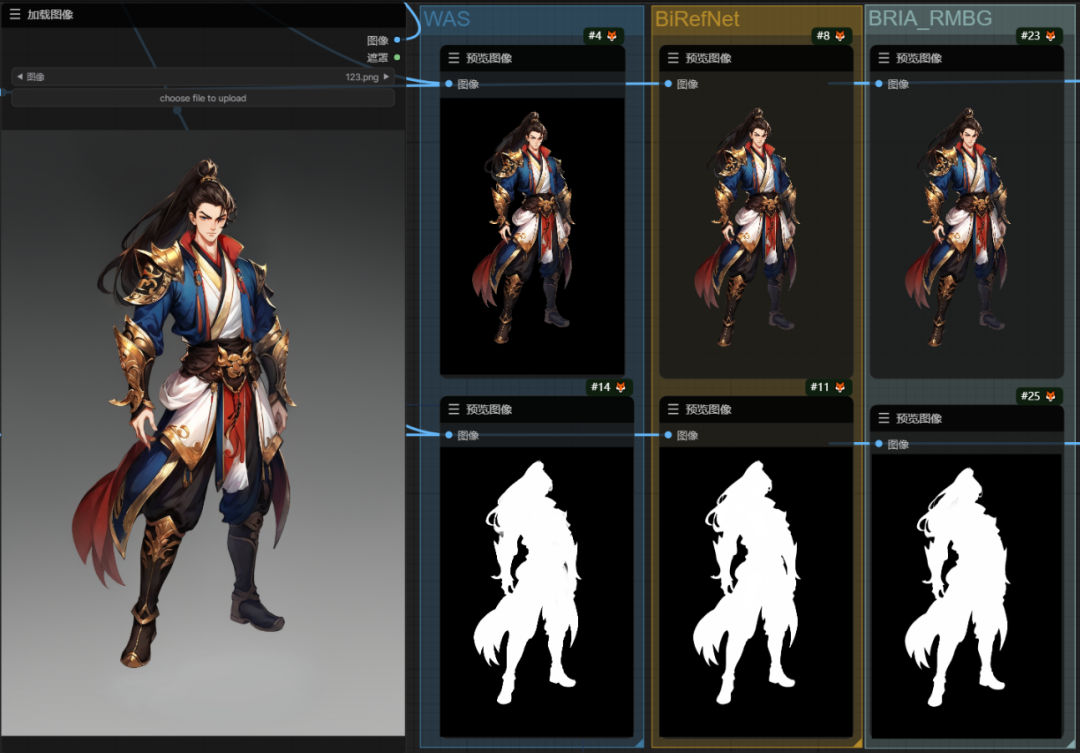Click the 图像 output port on the load node
This screenshot has width=1080, height=753.
click(x=397, y=40)
